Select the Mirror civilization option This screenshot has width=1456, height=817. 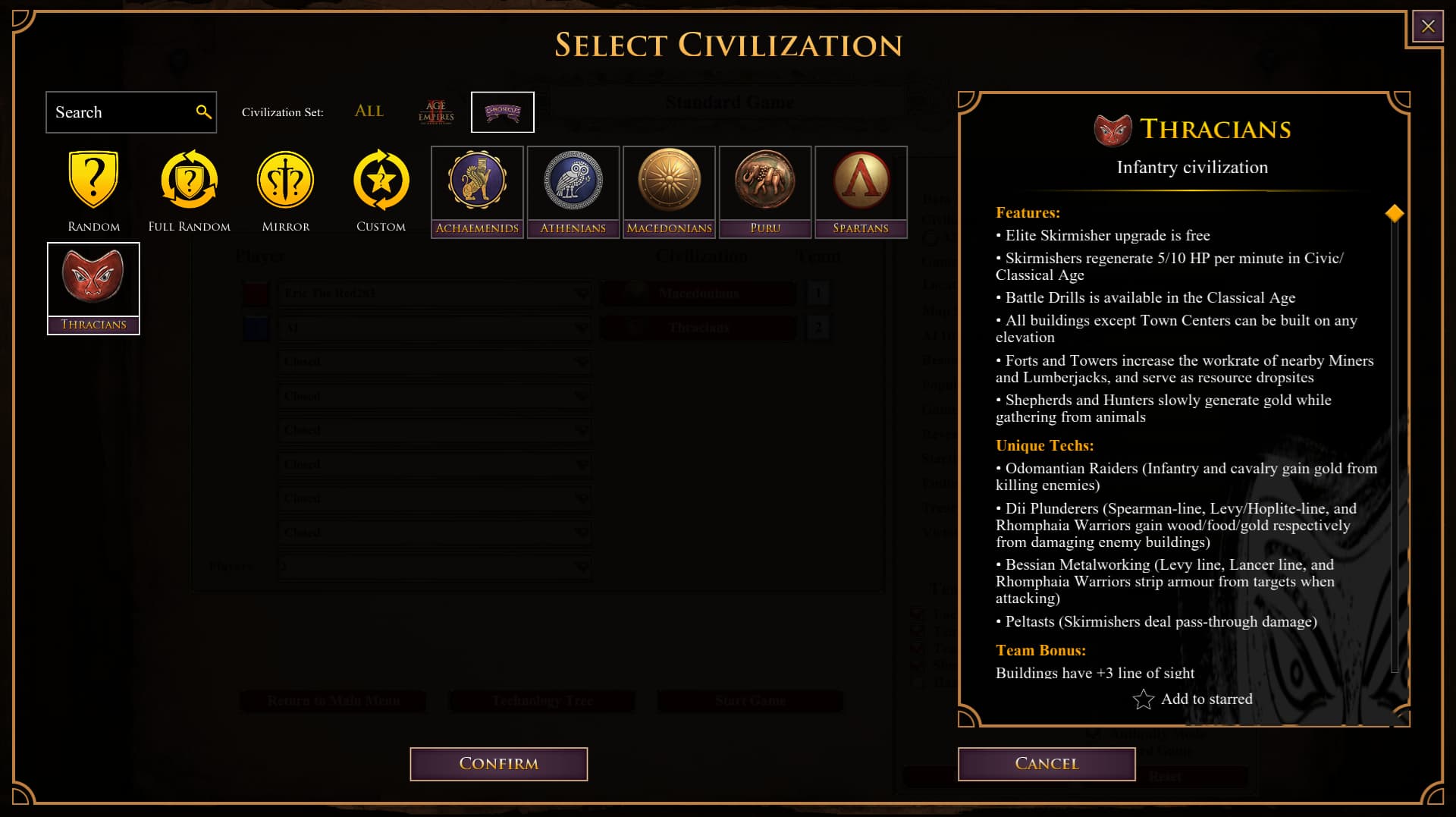pos(285,190)
